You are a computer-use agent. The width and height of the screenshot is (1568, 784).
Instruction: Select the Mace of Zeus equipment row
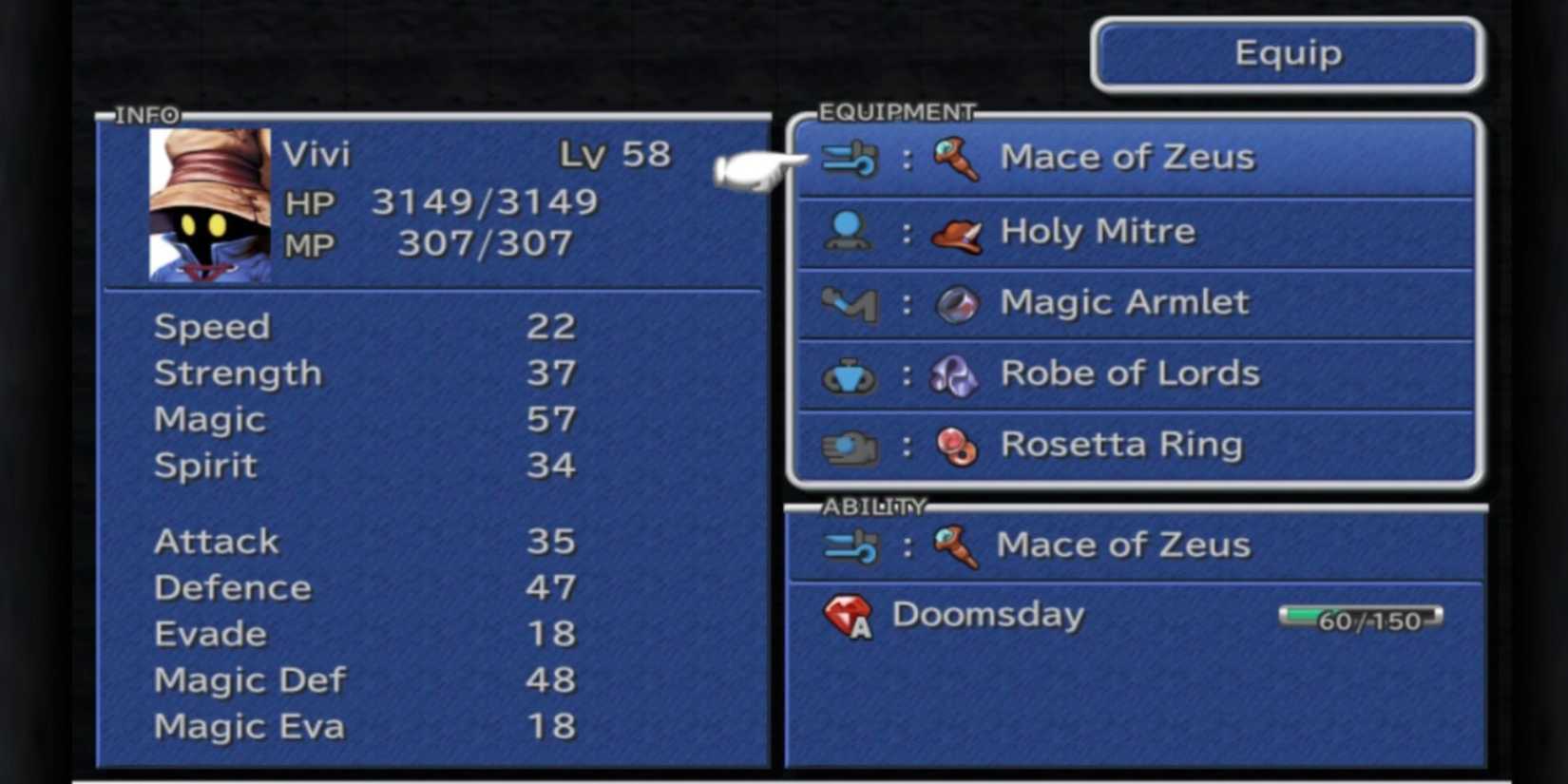point(1131,157)
